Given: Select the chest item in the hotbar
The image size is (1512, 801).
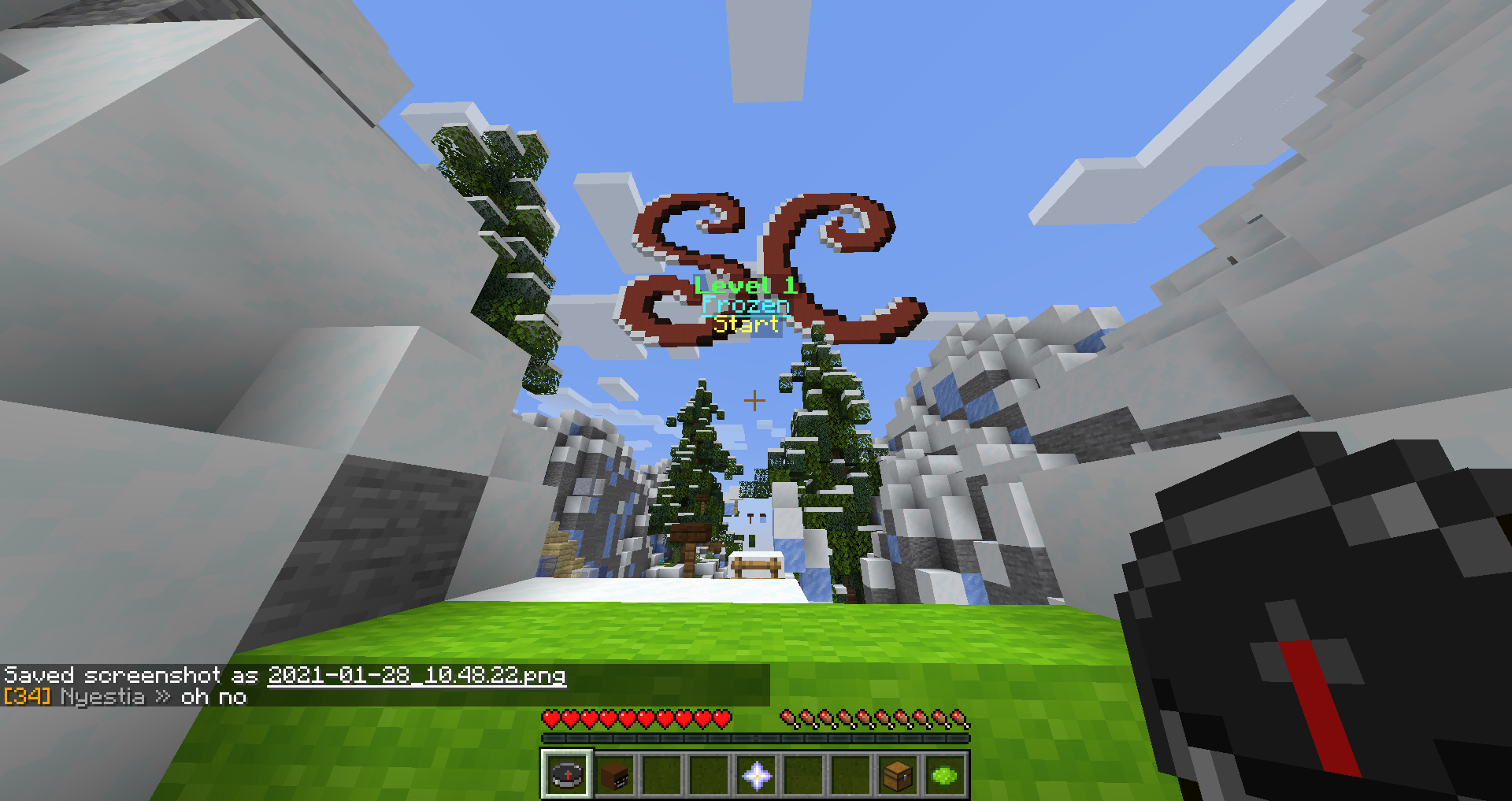Looking at the screenshot, I should [x=896, y=776].
